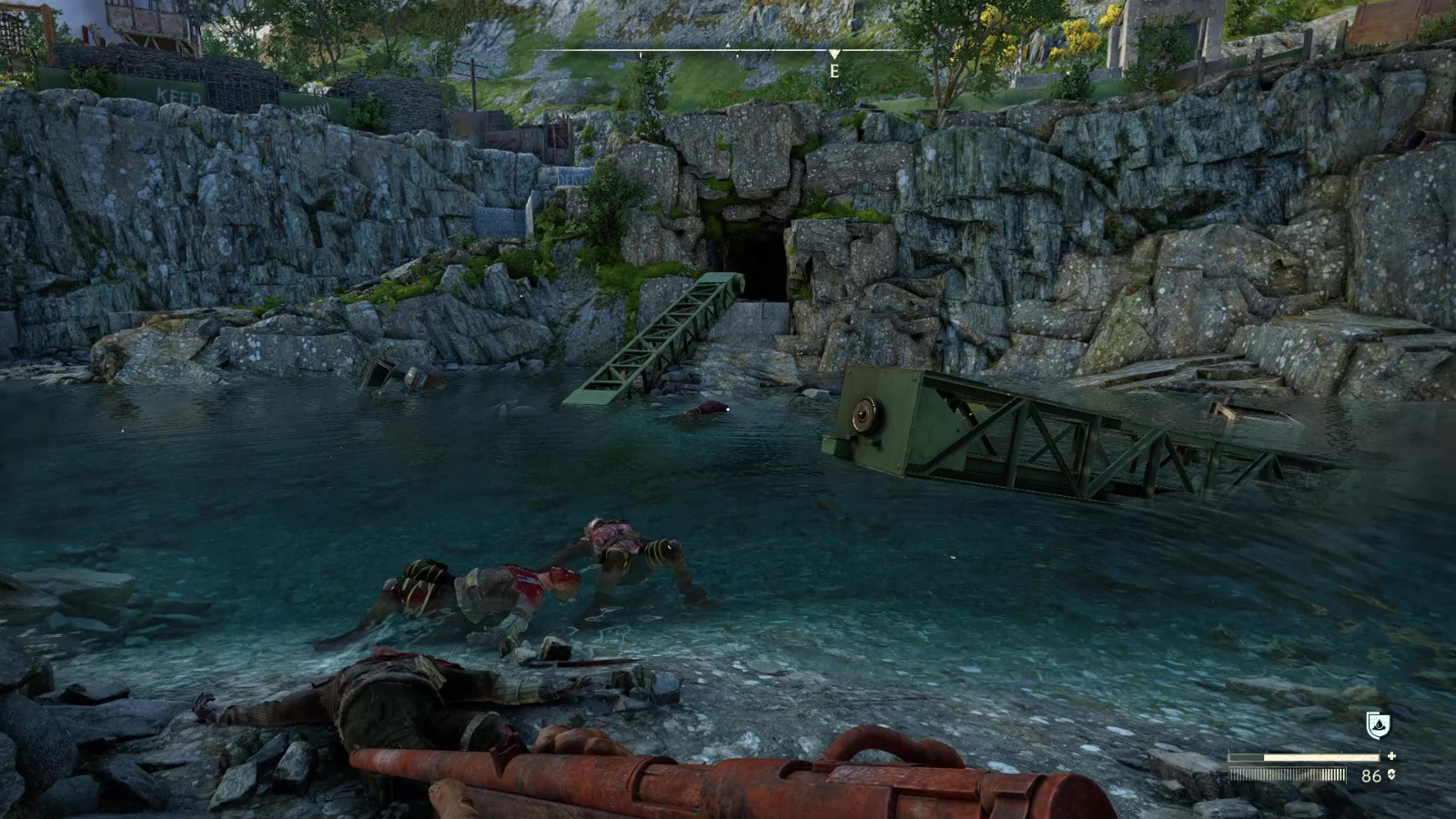Image resolution: width=1456 pixels, height=819 pixels.
Task: Click the water-drop shield status icon
Action: (1378, 725)
